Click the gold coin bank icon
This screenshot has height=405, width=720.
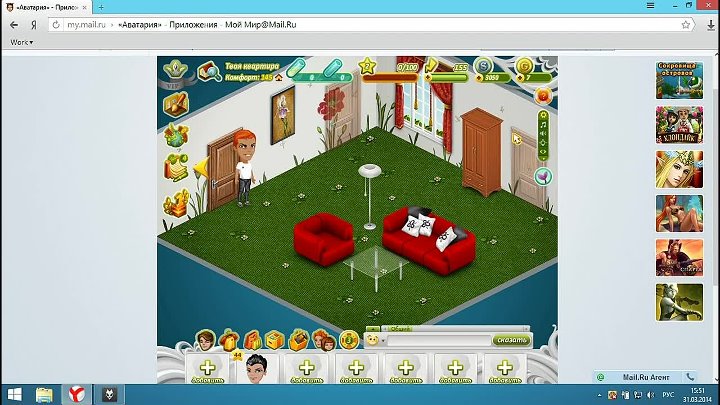(349, 340)
